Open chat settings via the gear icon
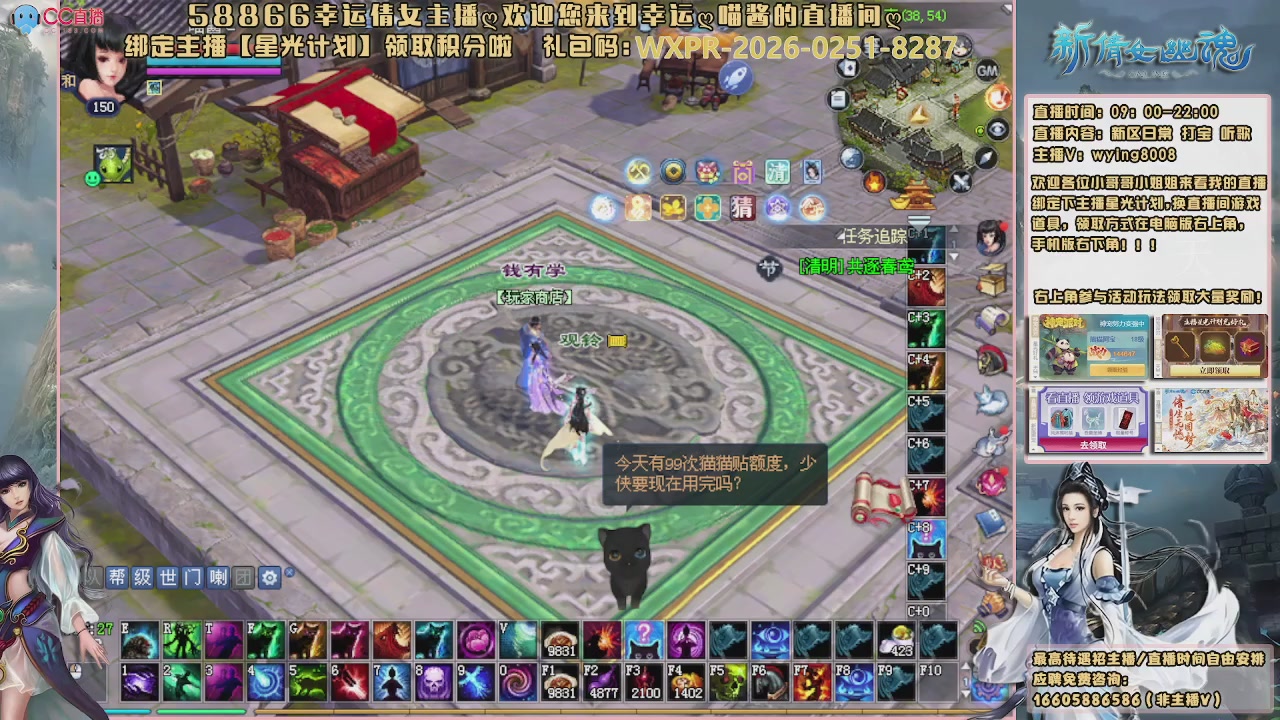The image size is (1280, 720). pos(270,578)
